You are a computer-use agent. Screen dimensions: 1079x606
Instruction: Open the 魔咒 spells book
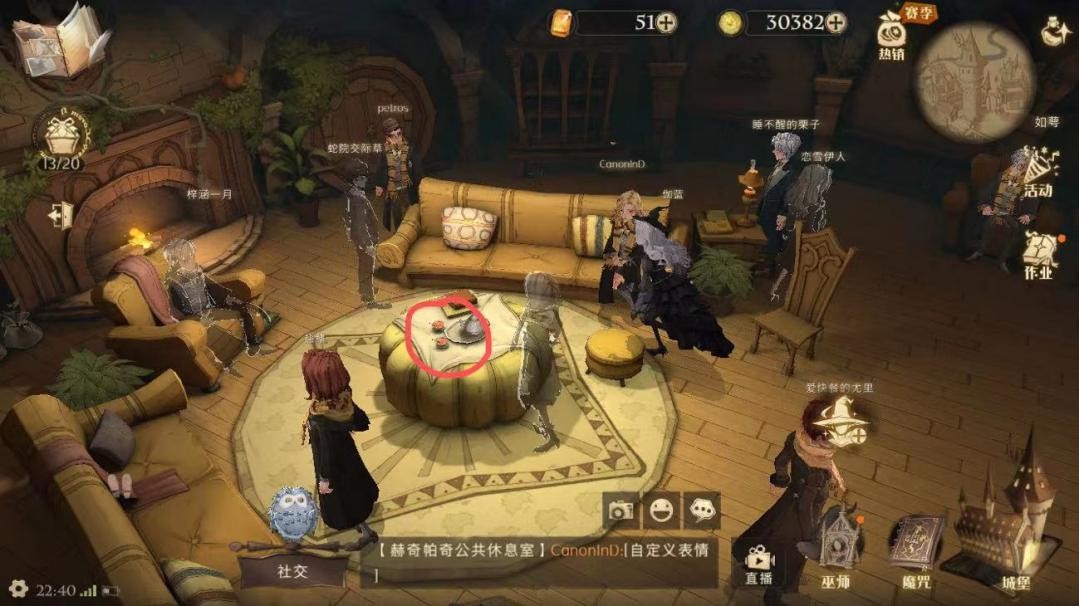click(916, 550)
